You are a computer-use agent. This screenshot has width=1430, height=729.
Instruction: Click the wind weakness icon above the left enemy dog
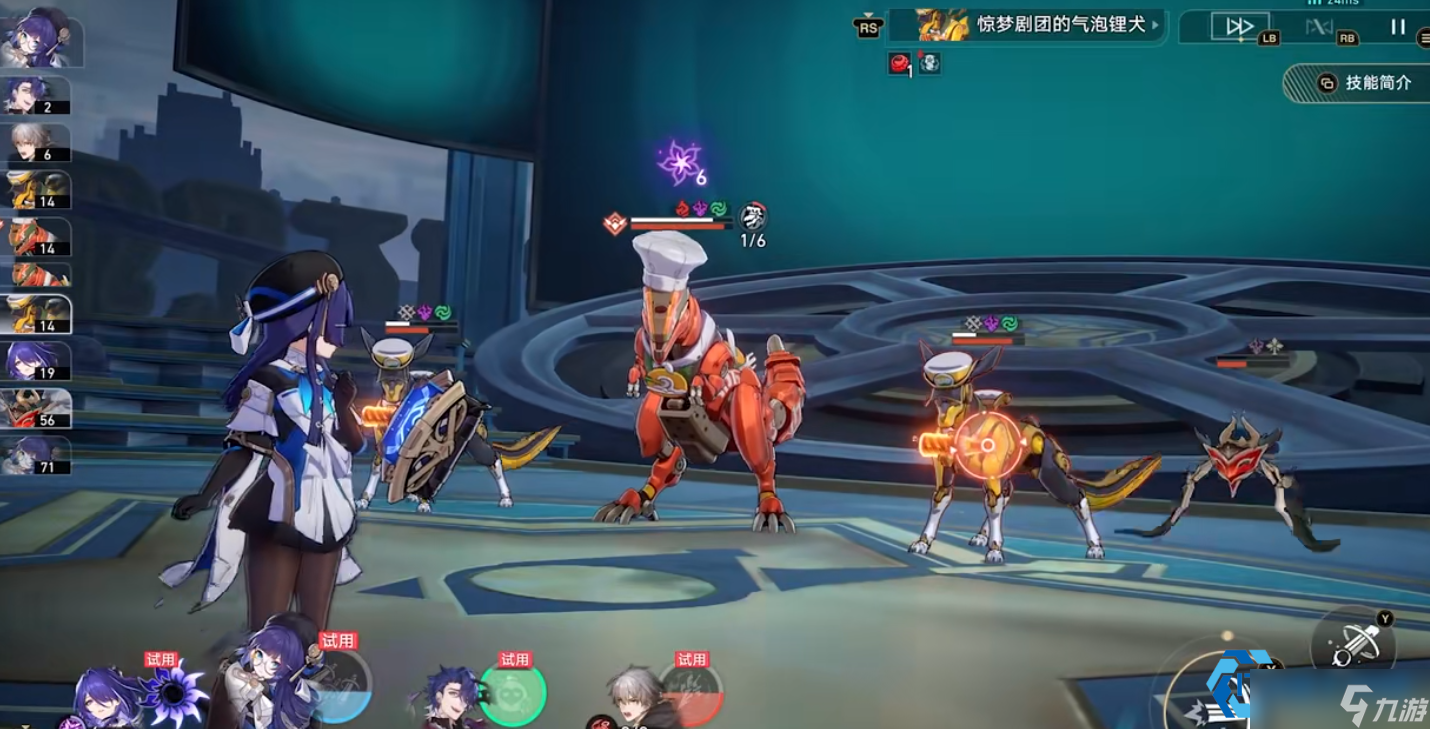(441, 312)
